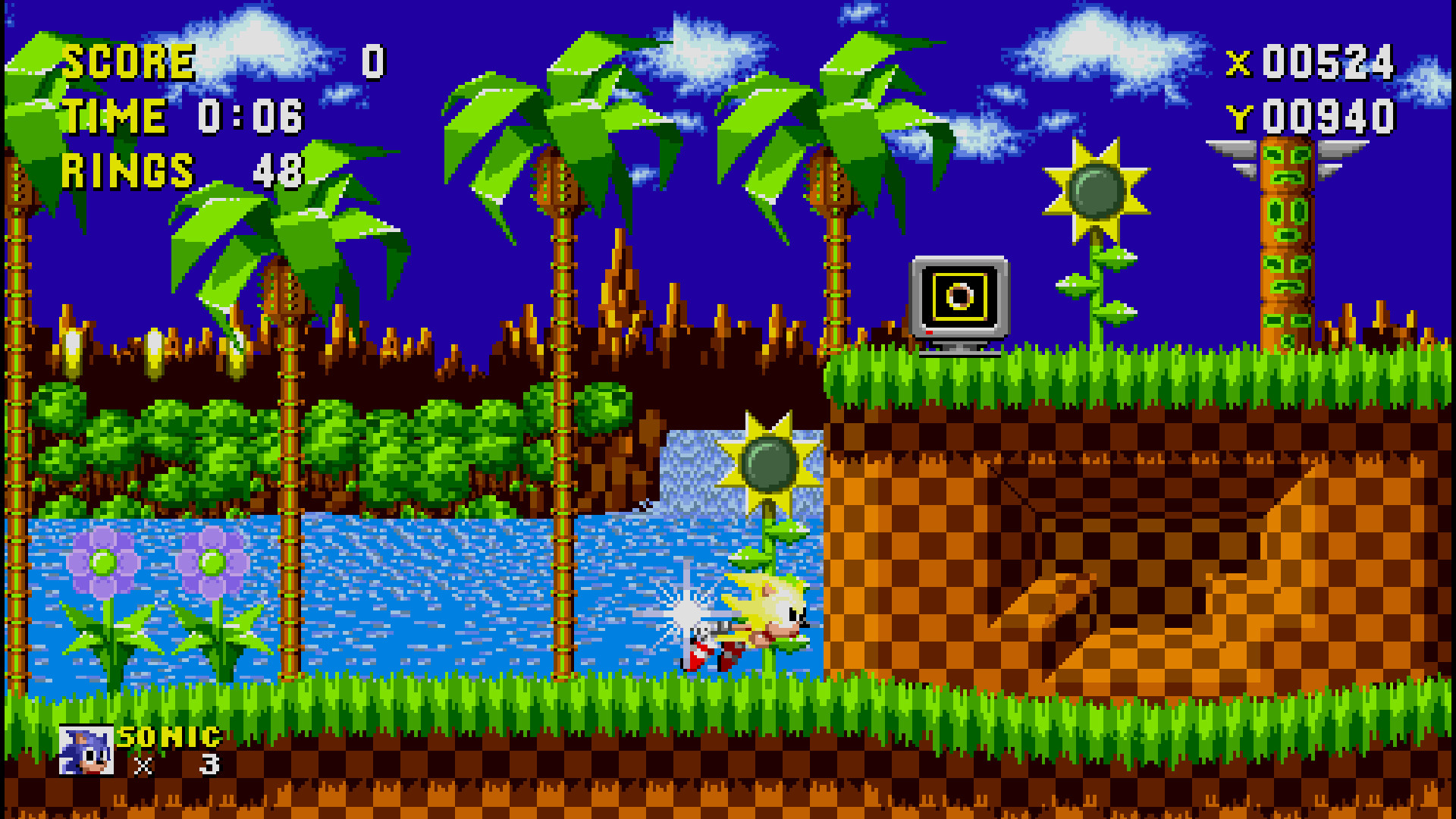
Task: Click the ring monitor item box
Action: click(x=959, y=296)
